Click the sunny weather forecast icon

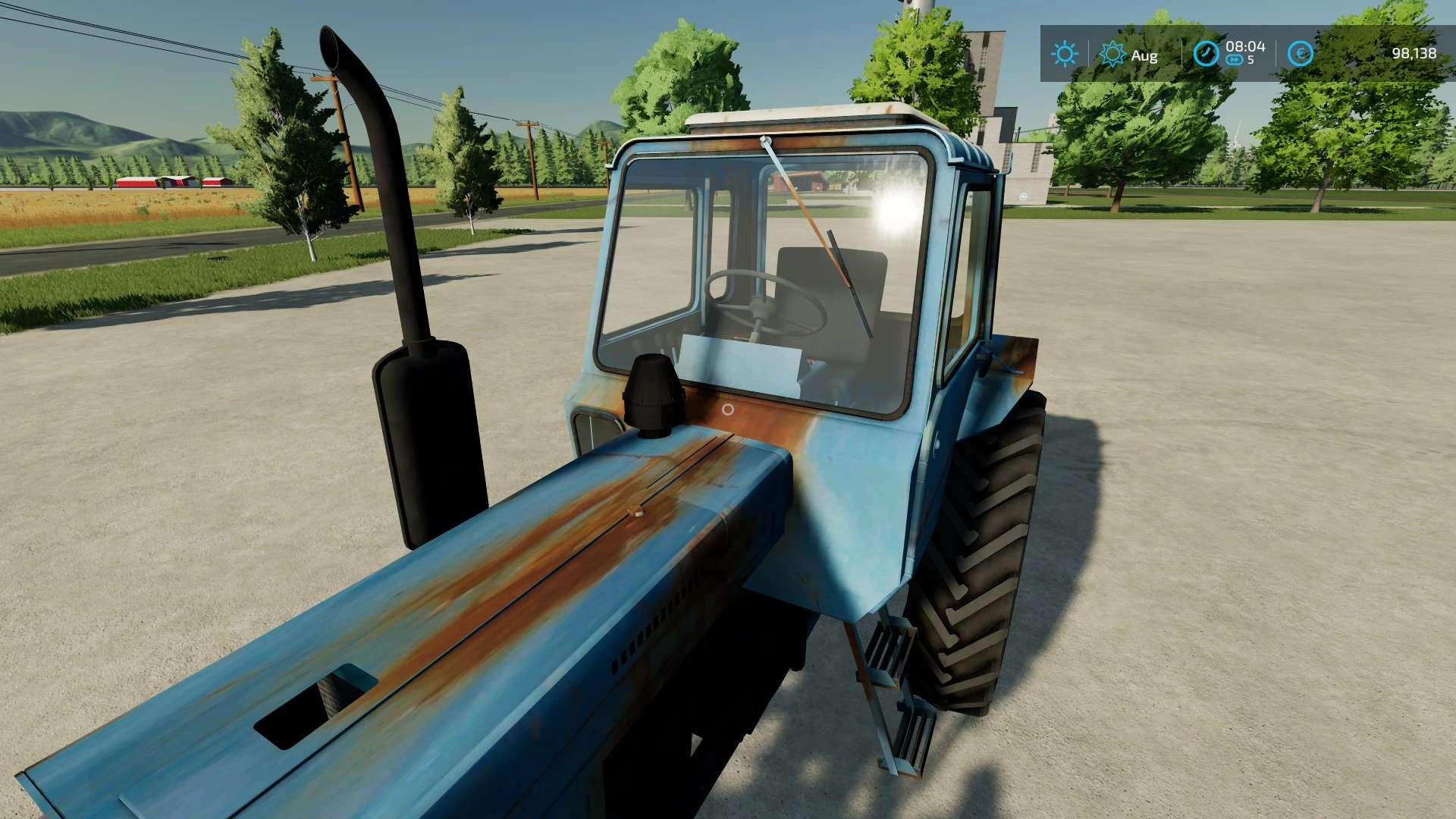click(1064, 54)
